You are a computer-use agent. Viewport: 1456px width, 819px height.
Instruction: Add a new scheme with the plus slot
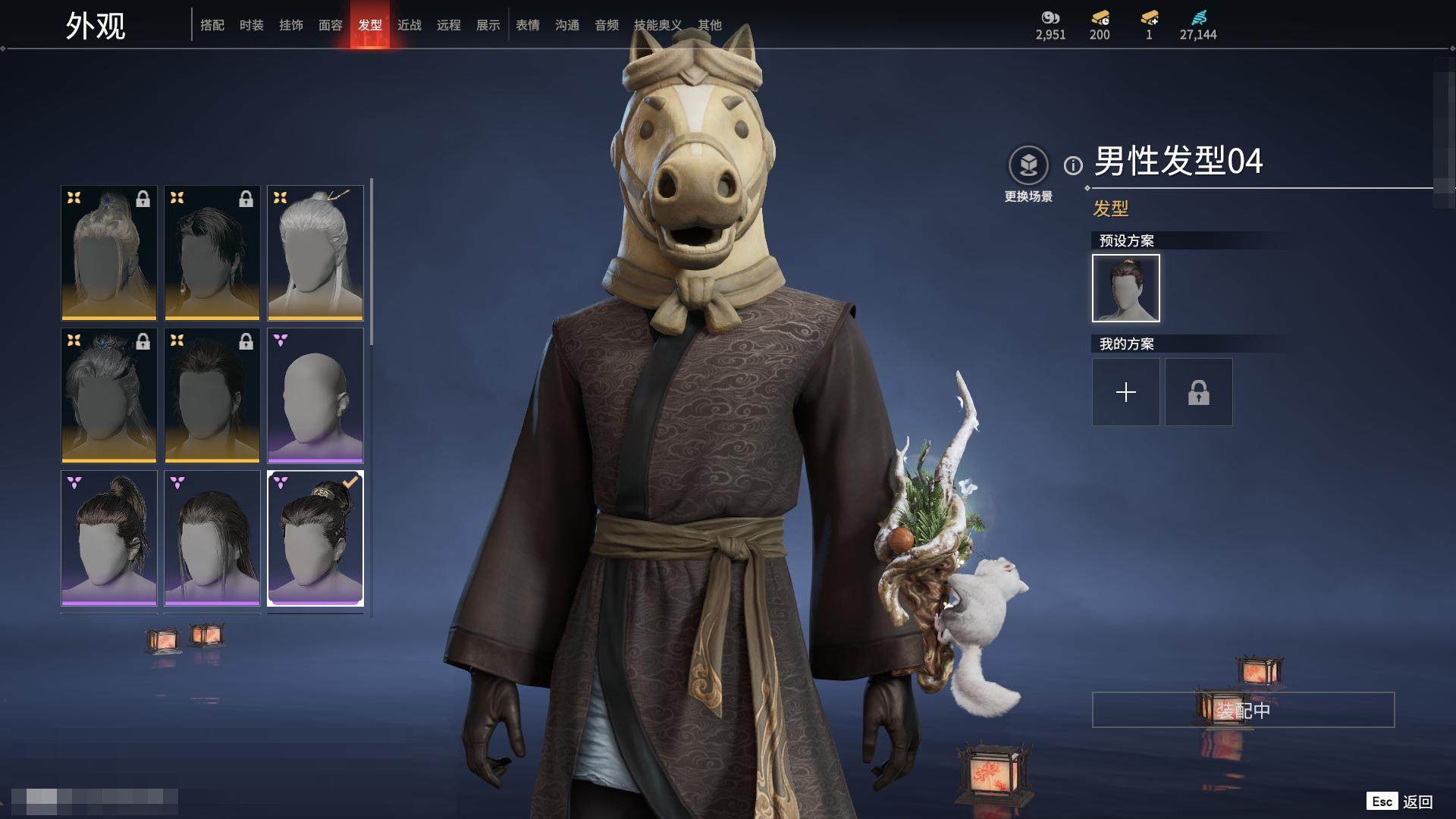(1125, 392)
